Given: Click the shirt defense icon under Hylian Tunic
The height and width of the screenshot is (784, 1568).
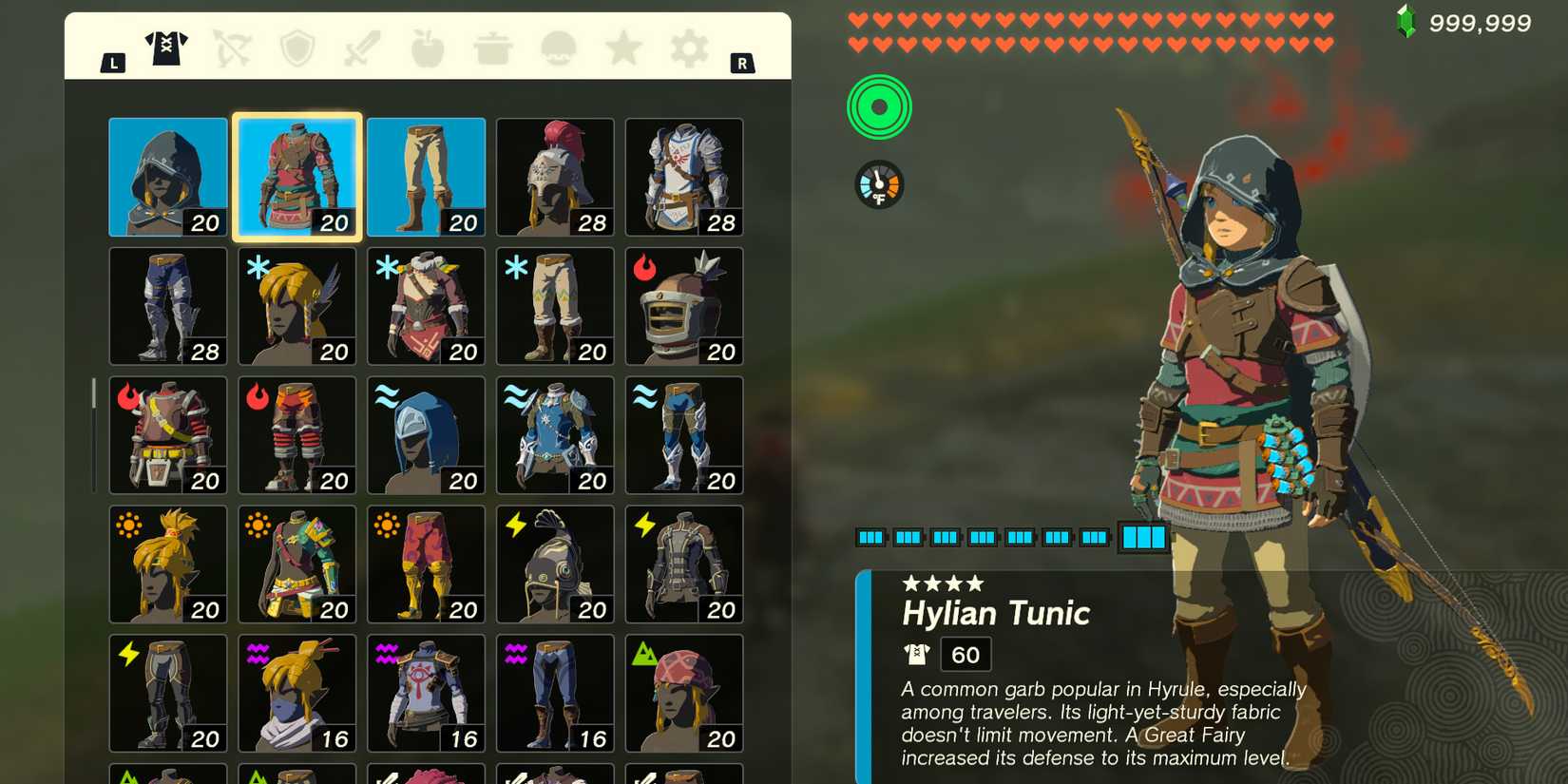Looking at the screenshot, I should pos(915,653).
